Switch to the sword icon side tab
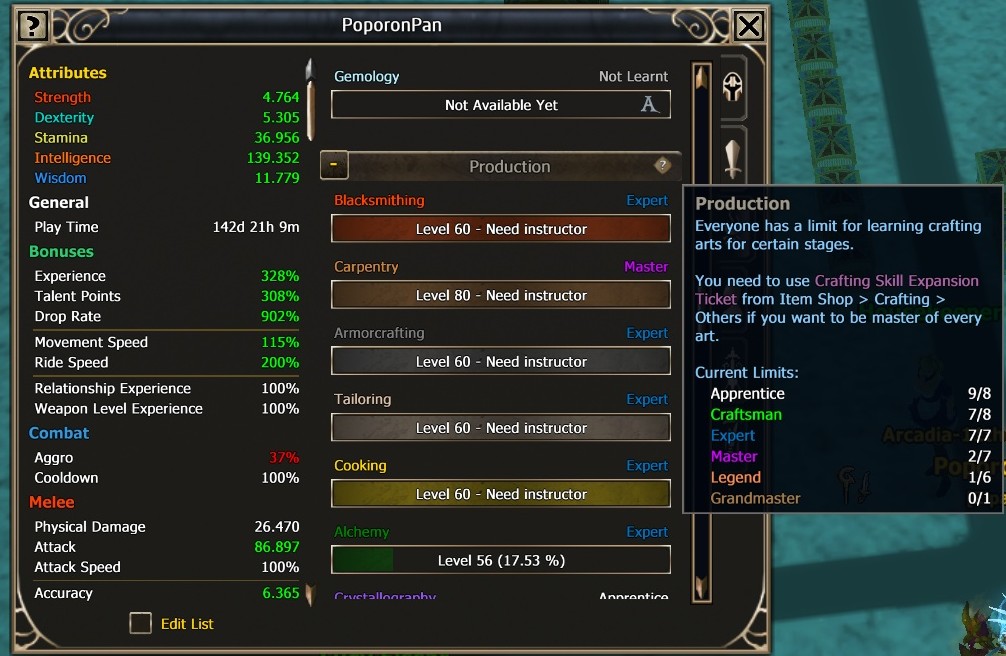Screen dimensions: 1006x656 [733, 158]
